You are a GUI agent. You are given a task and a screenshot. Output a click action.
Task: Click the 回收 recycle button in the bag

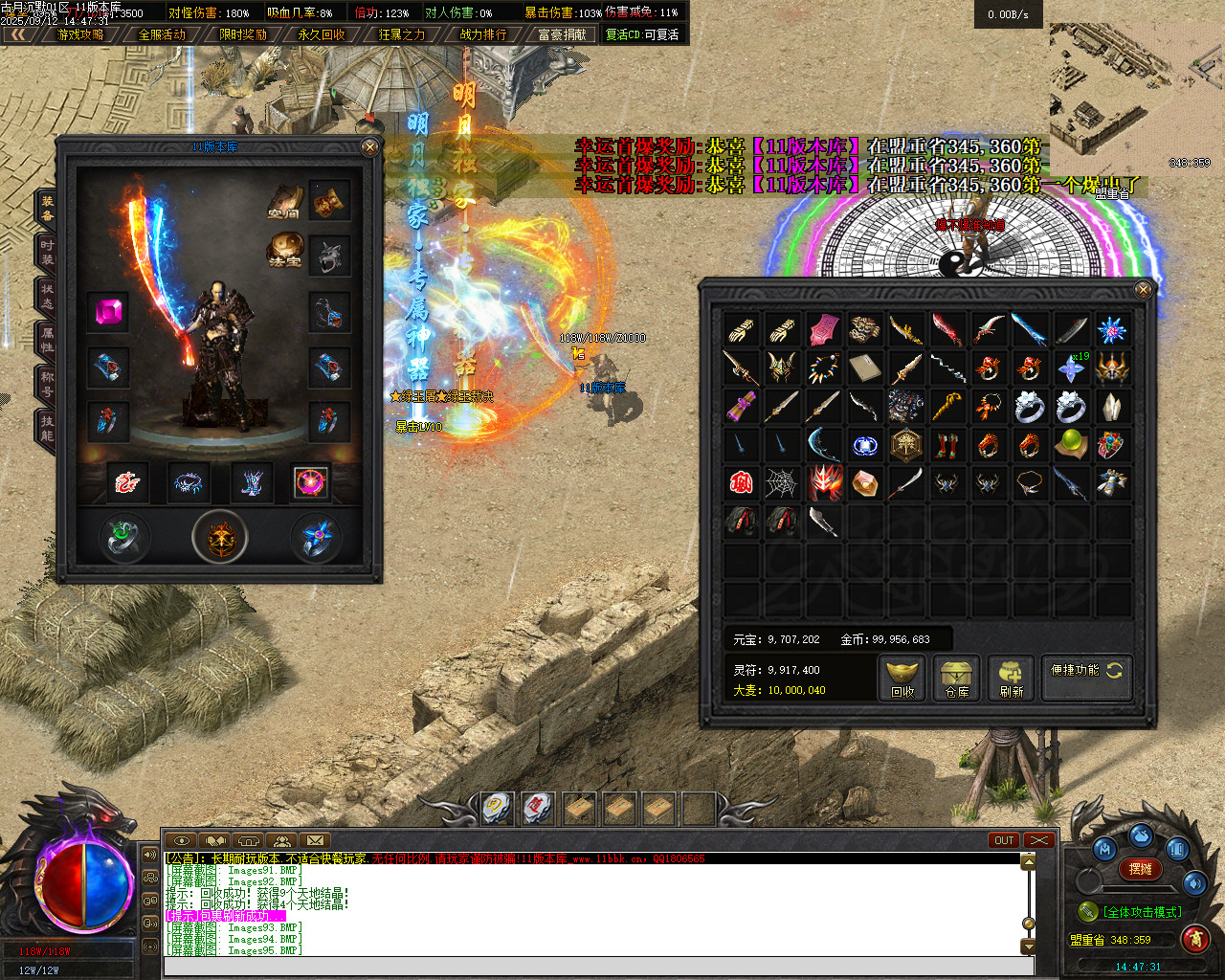pyautogui.click(x=902, y=679)
